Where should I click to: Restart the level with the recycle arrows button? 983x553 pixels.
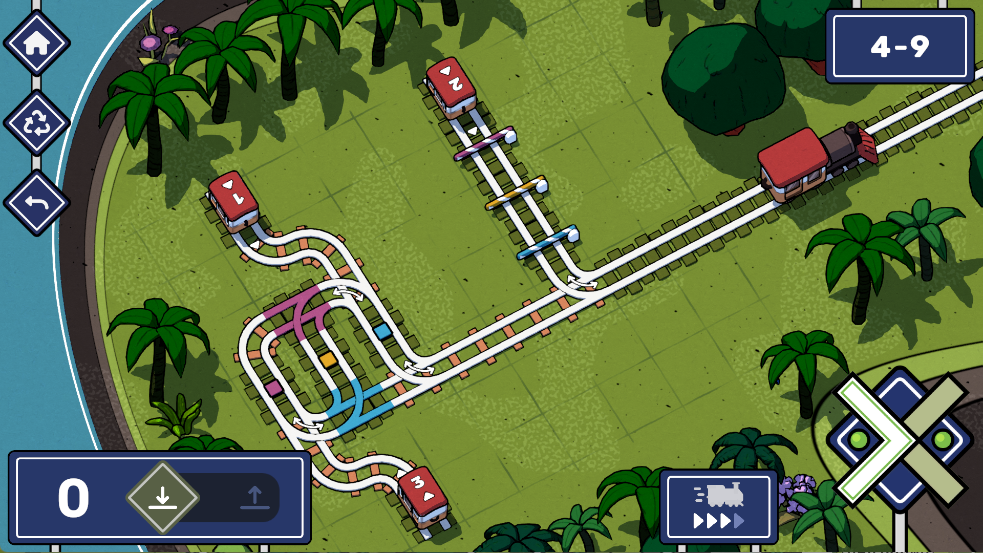[37, 123]
